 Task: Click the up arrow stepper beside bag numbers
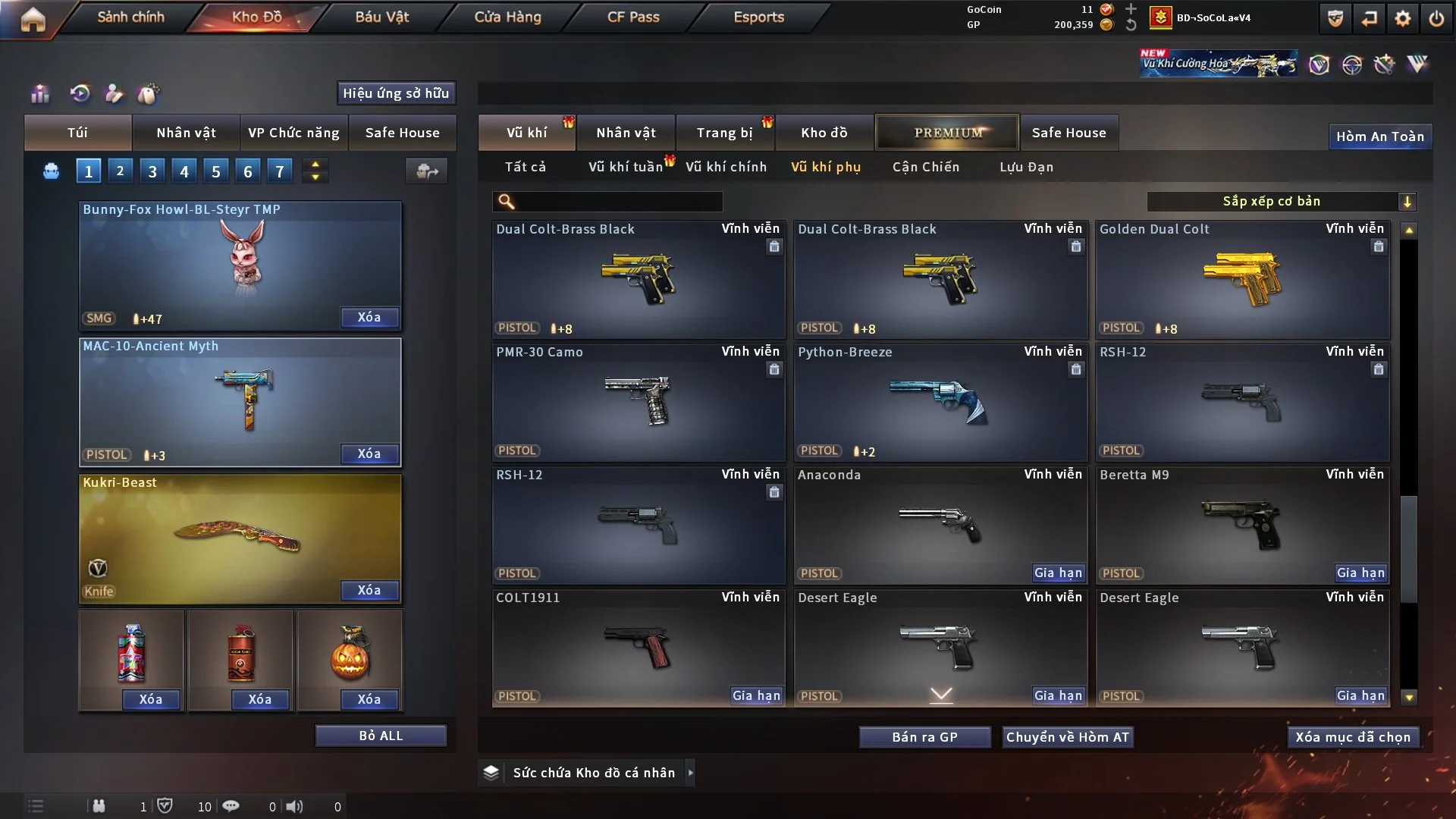point(315,164)
